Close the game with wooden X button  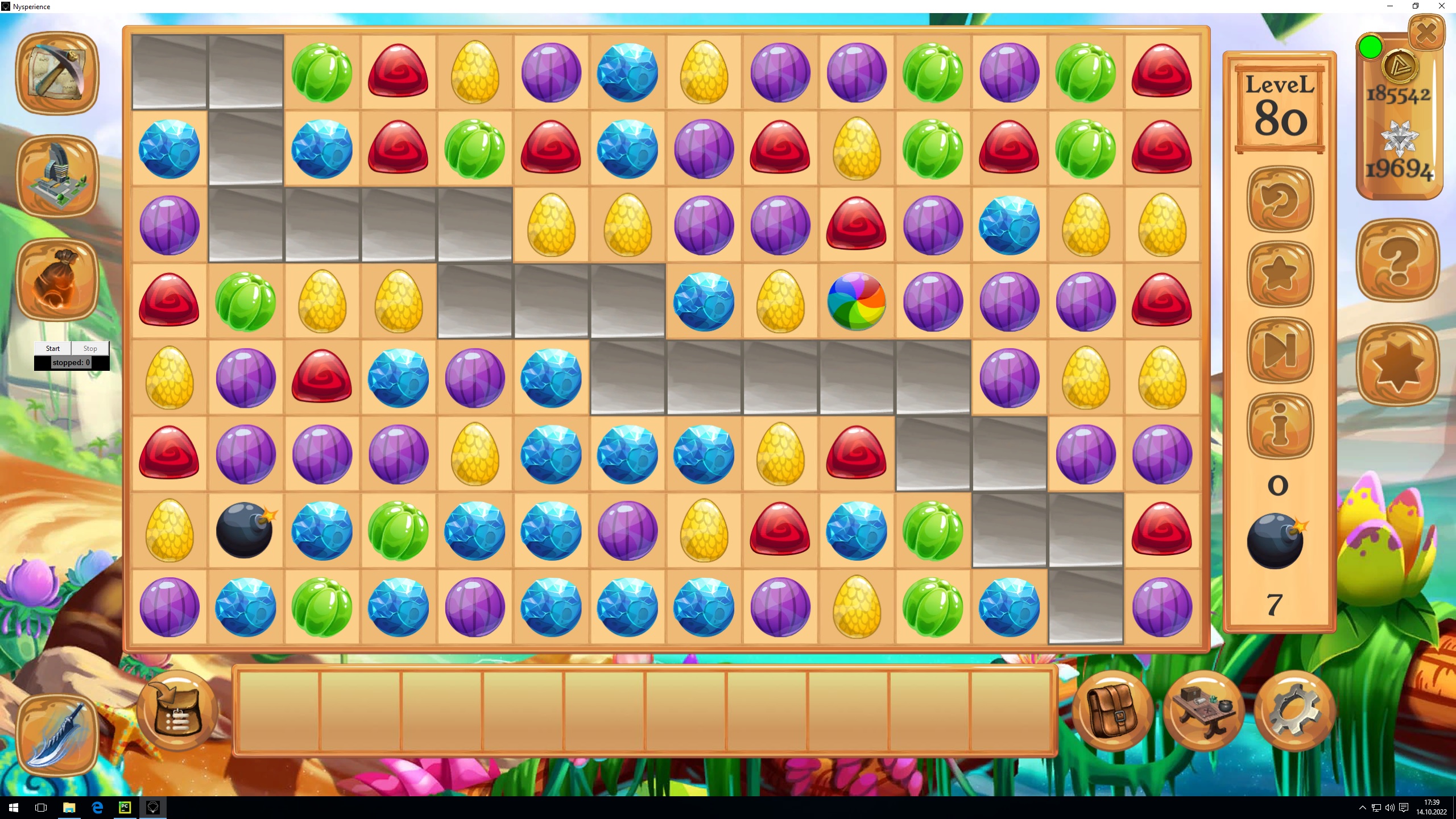coord(1426,33)
